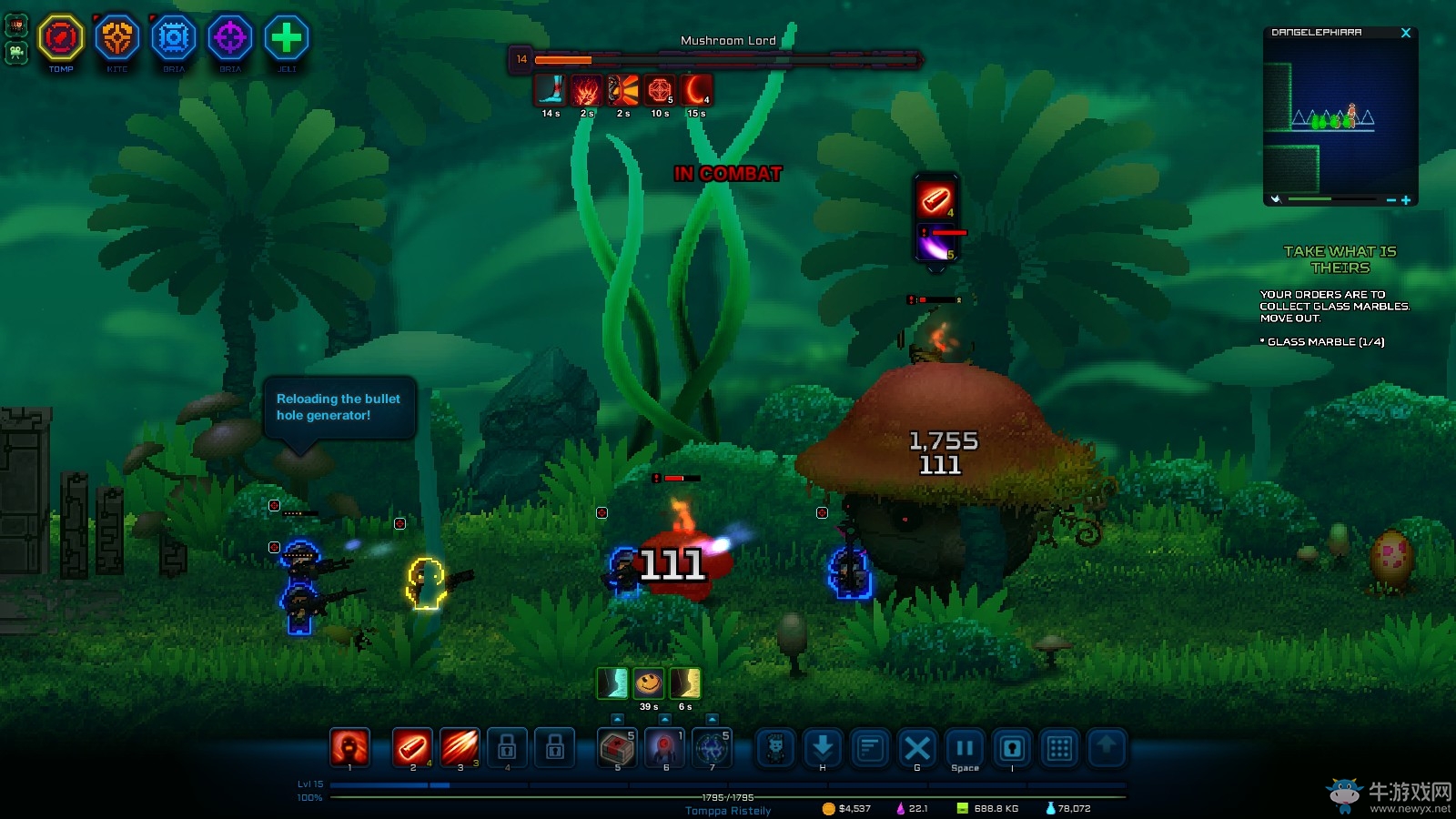Fire the red multi-rocket barrage ability

coord(460,748)
